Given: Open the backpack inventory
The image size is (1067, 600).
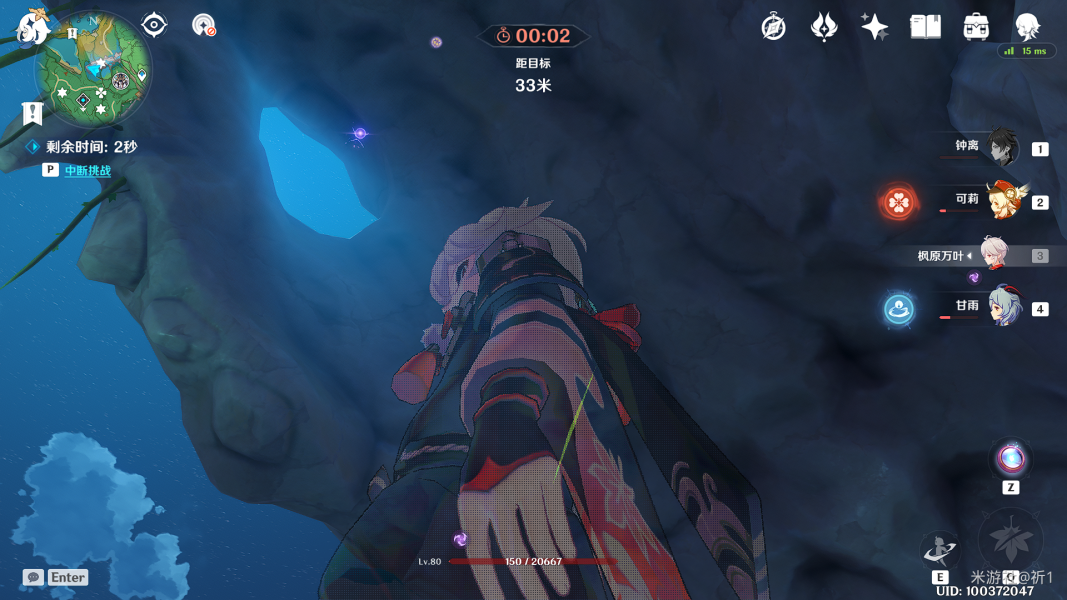Looking at the screenshot, I should [x=976, y=27].
